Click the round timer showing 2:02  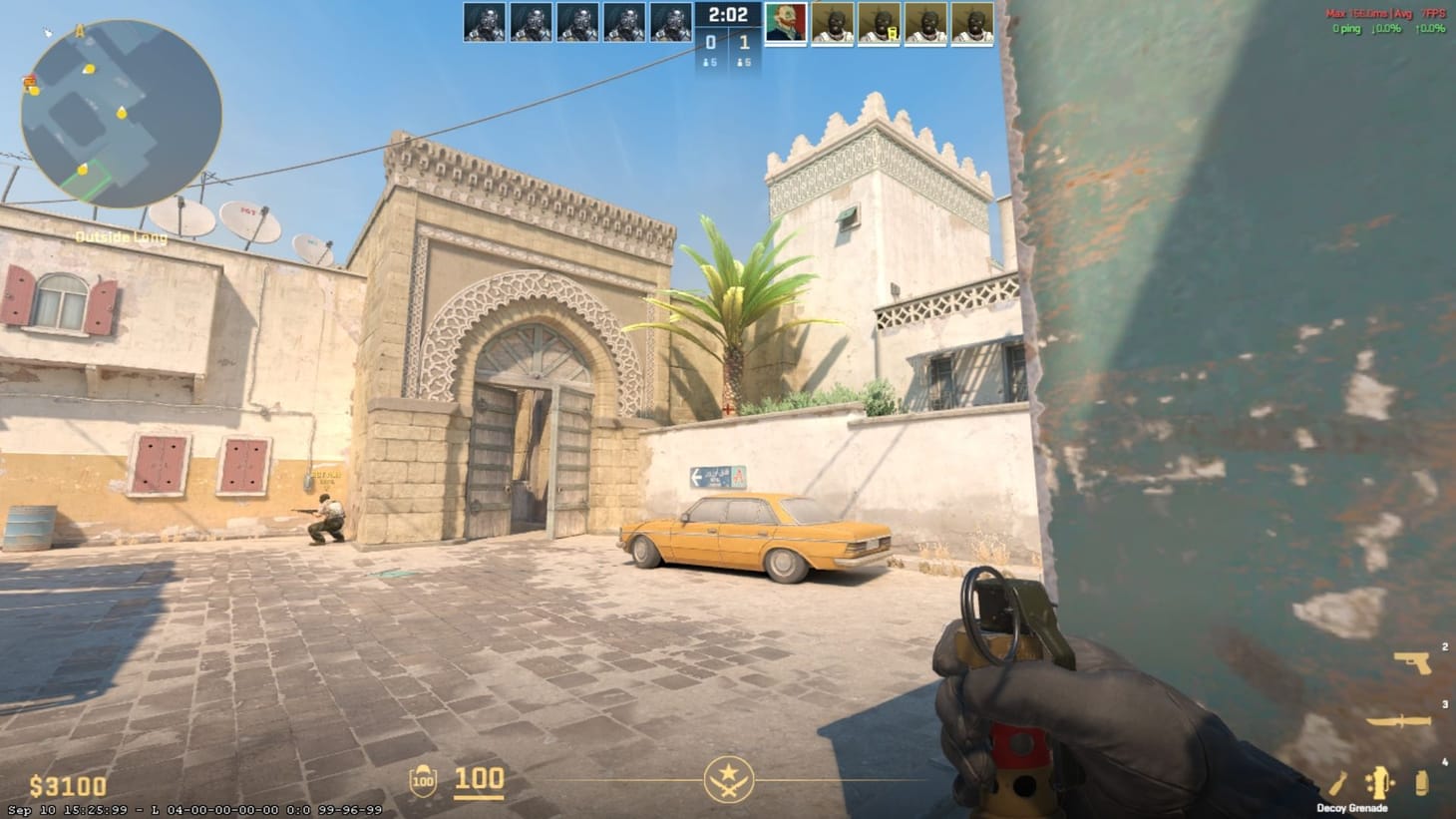728,15
